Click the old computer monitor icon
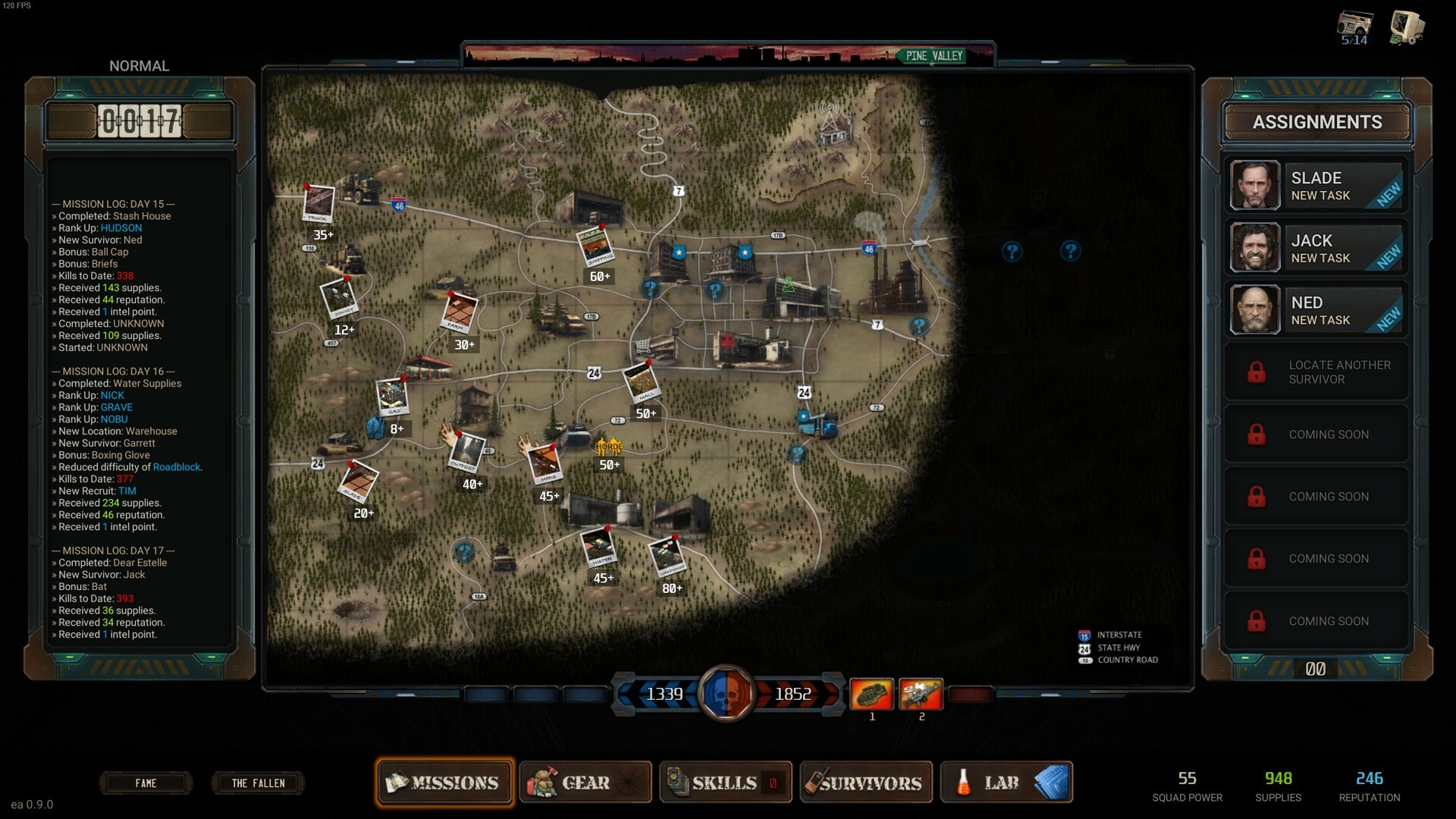 pyautogui.click(x=1407, y=27)
